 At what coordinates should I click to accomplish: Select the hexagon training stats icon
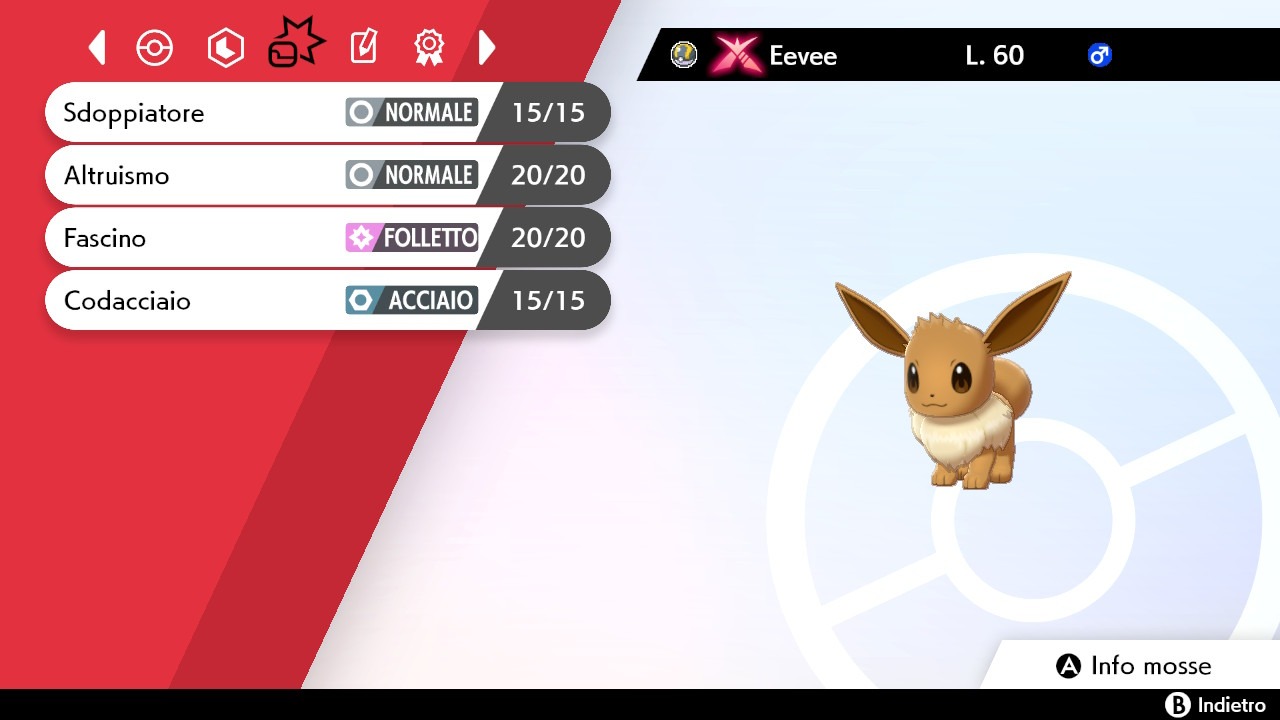(x=225, y=46)
